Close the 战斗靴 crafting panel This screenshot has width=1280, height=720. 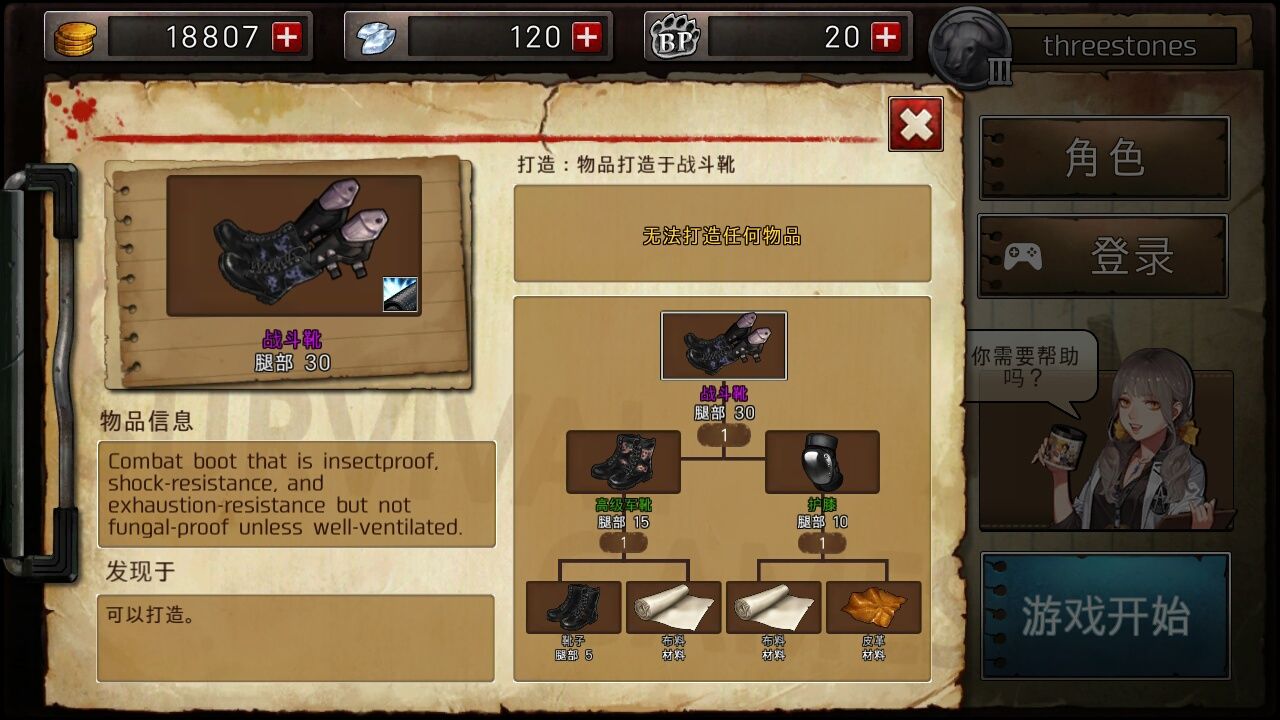click(x=915, y=124)
